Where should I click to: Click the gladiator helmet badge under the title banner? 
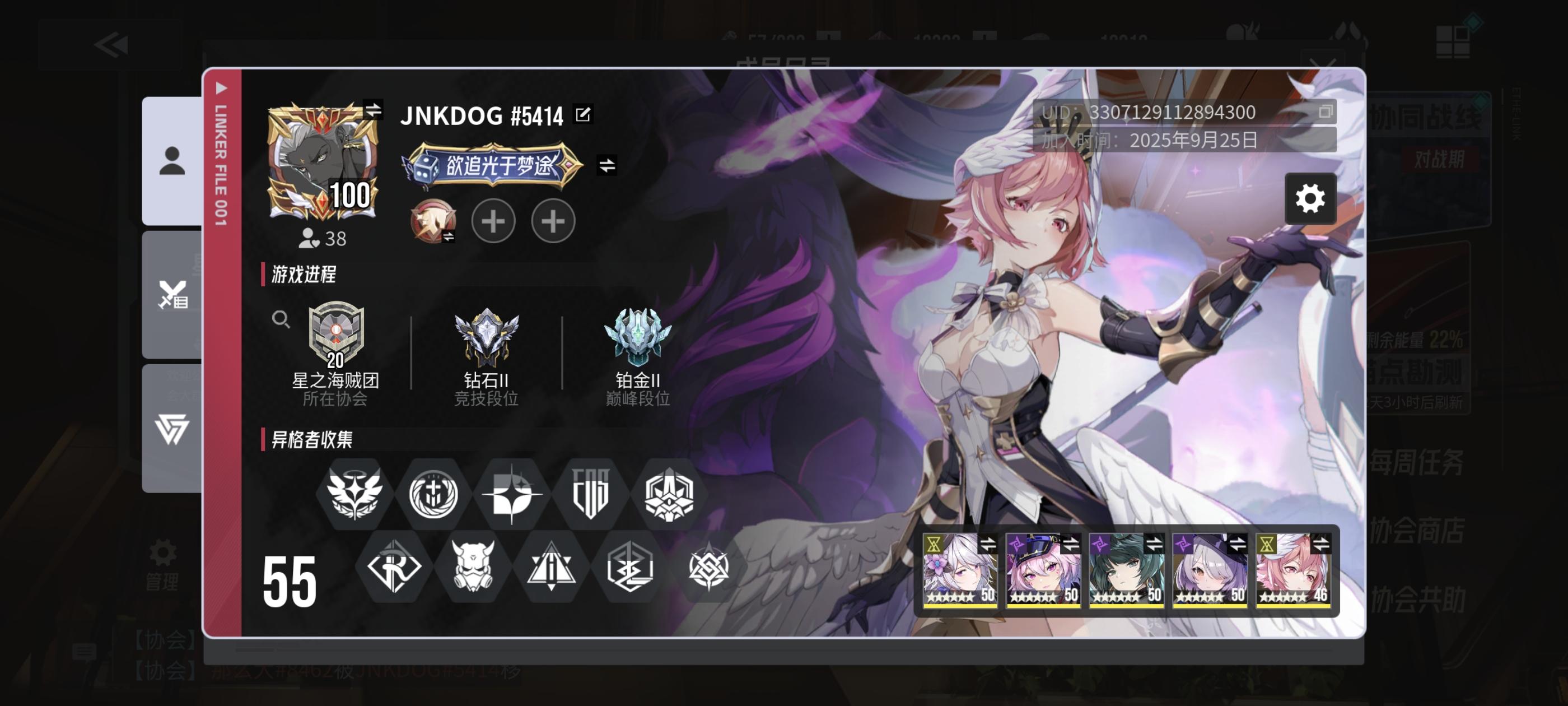[434, 221]
